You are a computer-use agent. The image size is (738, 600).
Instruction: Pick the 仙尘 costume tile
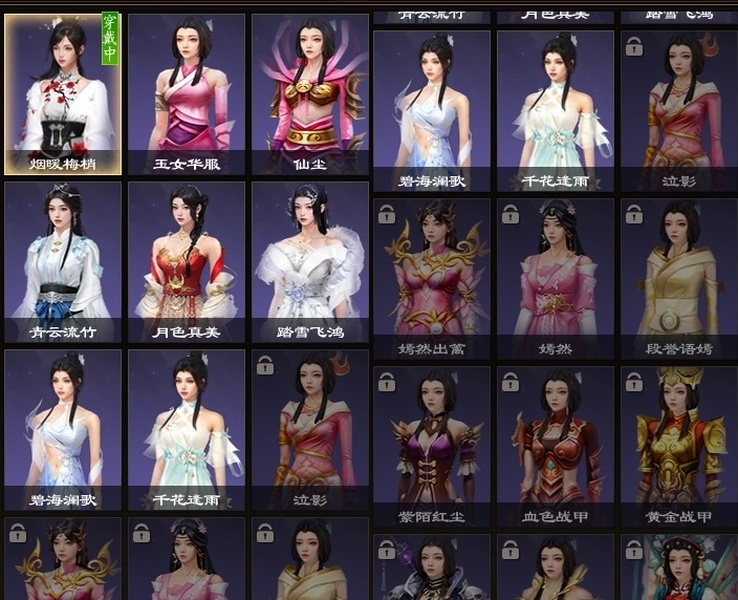(310, 95)
